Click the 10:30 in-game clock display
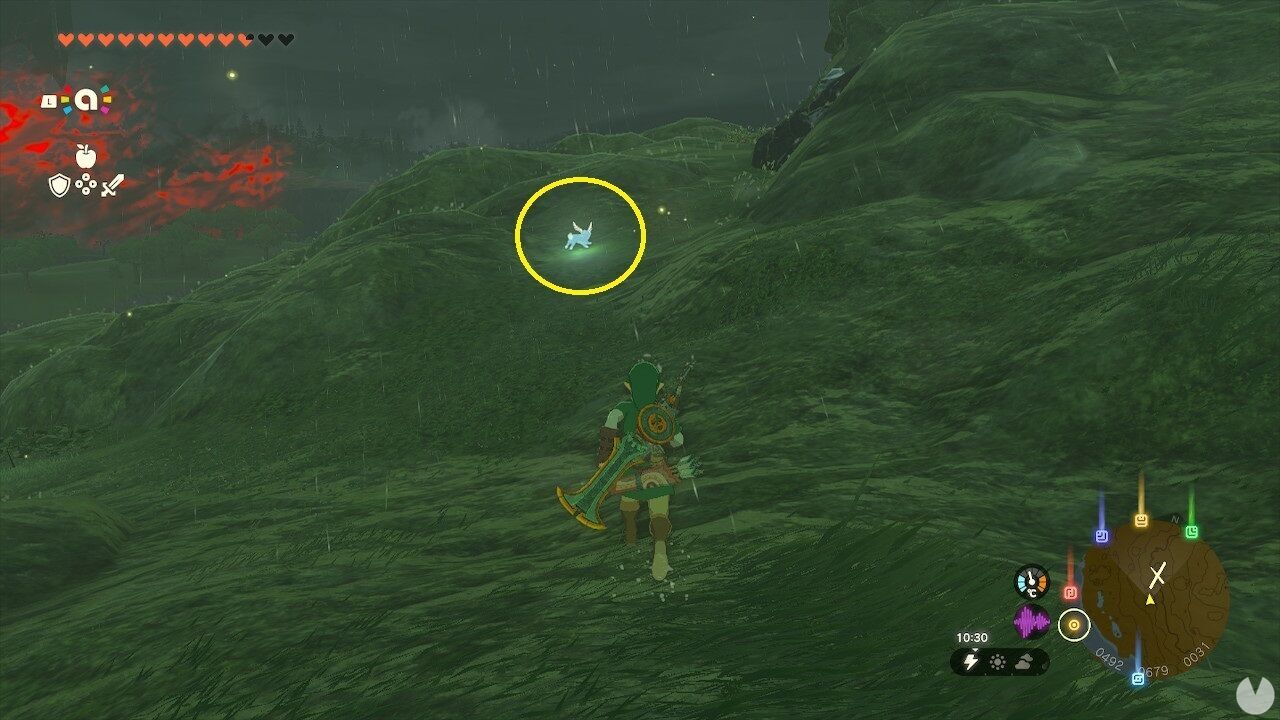The width and height of the screenshot is (1280, 720). [972, 637]
